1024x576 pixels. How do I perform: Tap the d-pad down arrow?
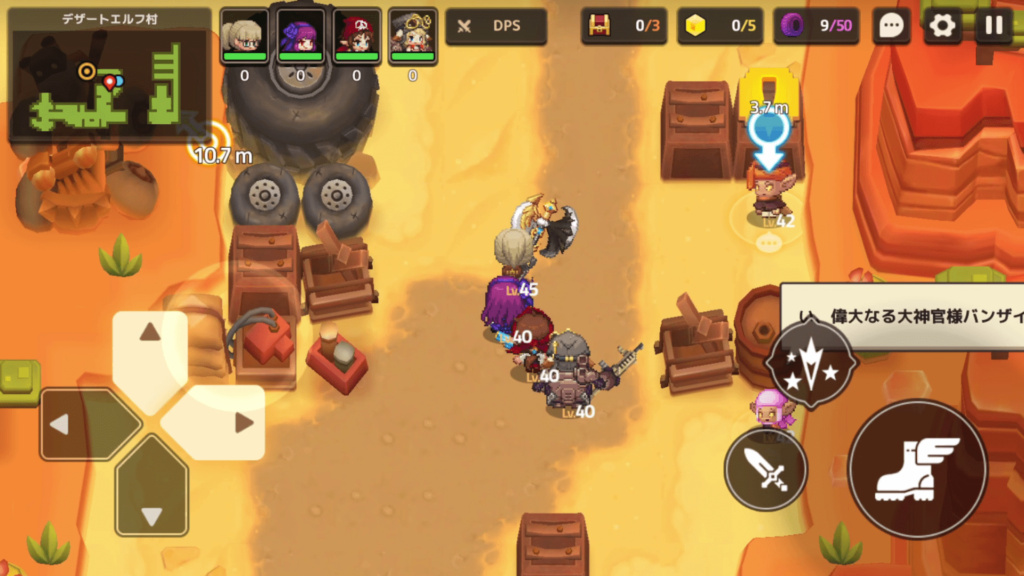click(x=151, y=500)
